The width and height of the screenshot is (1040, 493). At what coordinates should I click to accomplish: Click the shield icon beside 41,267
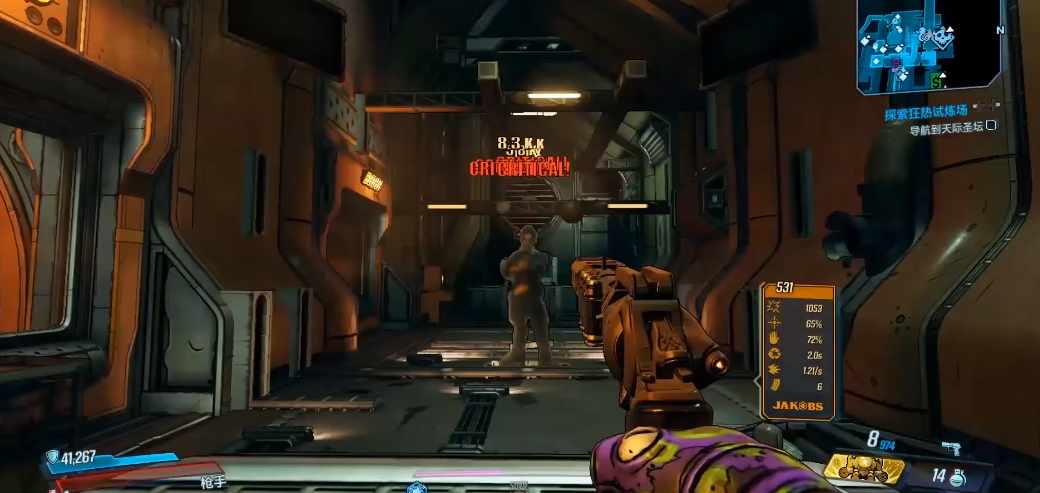coord(52,458)
